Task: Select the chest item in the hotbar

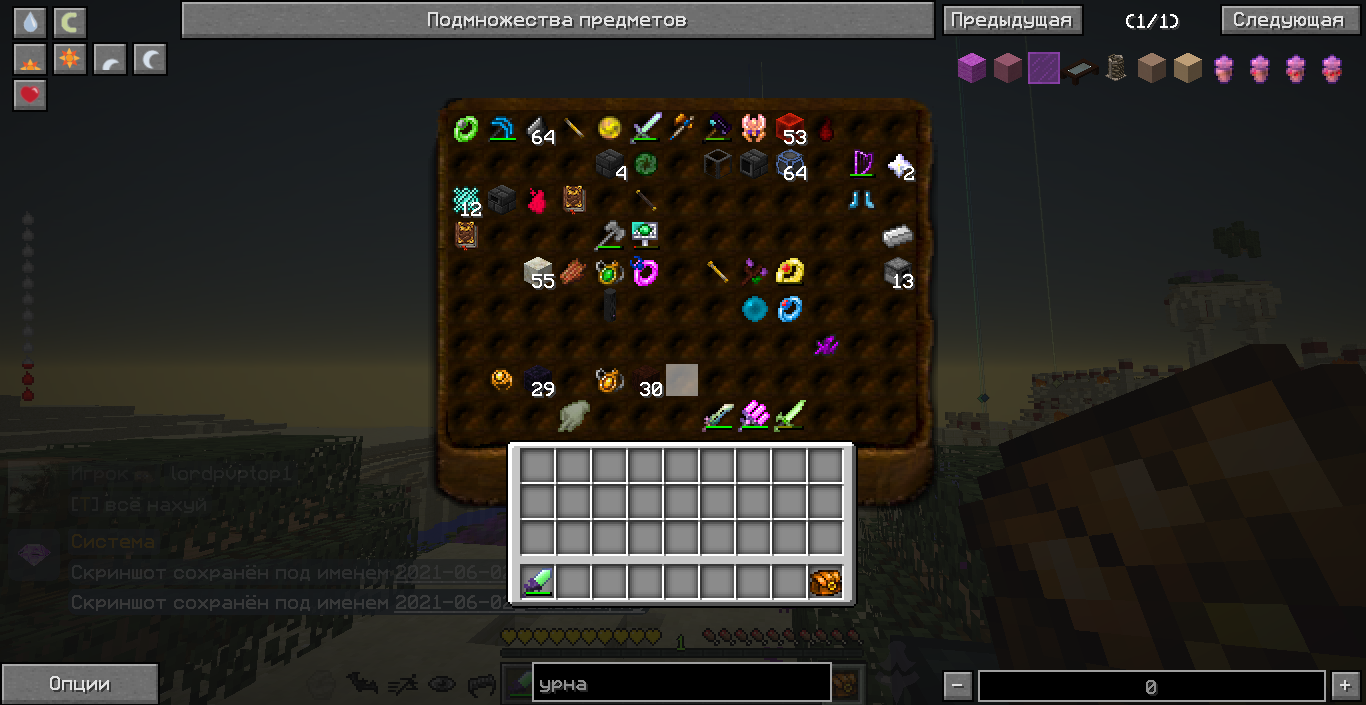Action: [825, 581]
